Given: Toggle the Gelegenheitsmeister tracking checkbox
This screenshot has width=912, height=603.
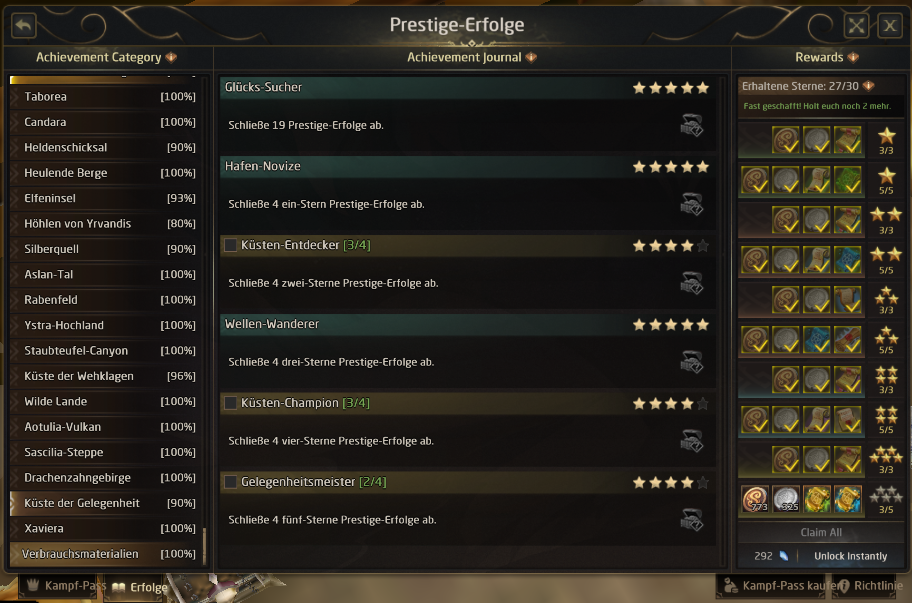Looking at the screenshot, I should tap(231, 482).
